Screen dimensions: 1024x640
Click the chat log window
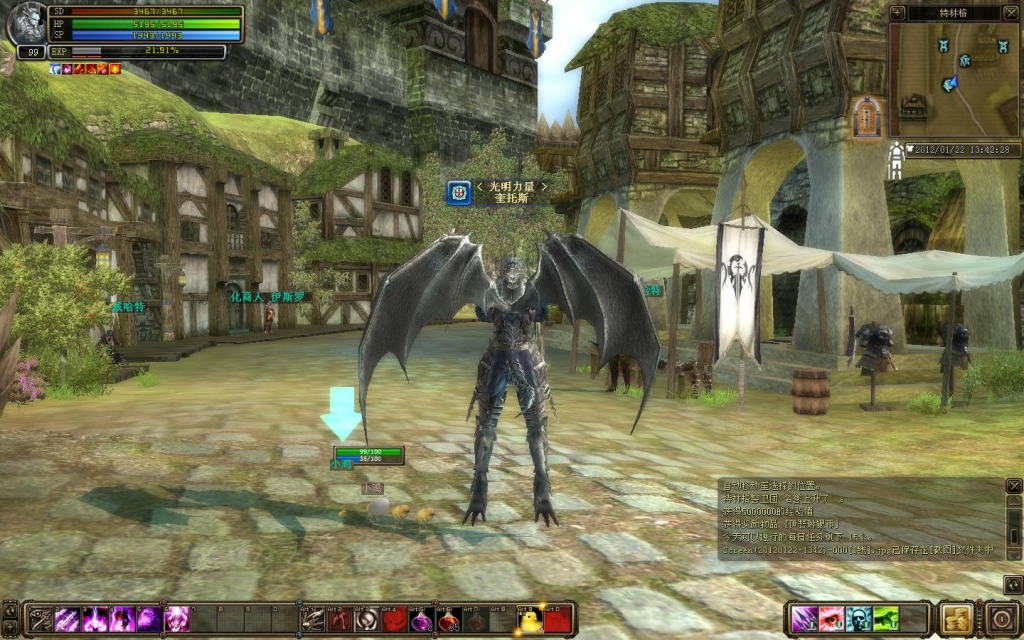tap(858, 517)
